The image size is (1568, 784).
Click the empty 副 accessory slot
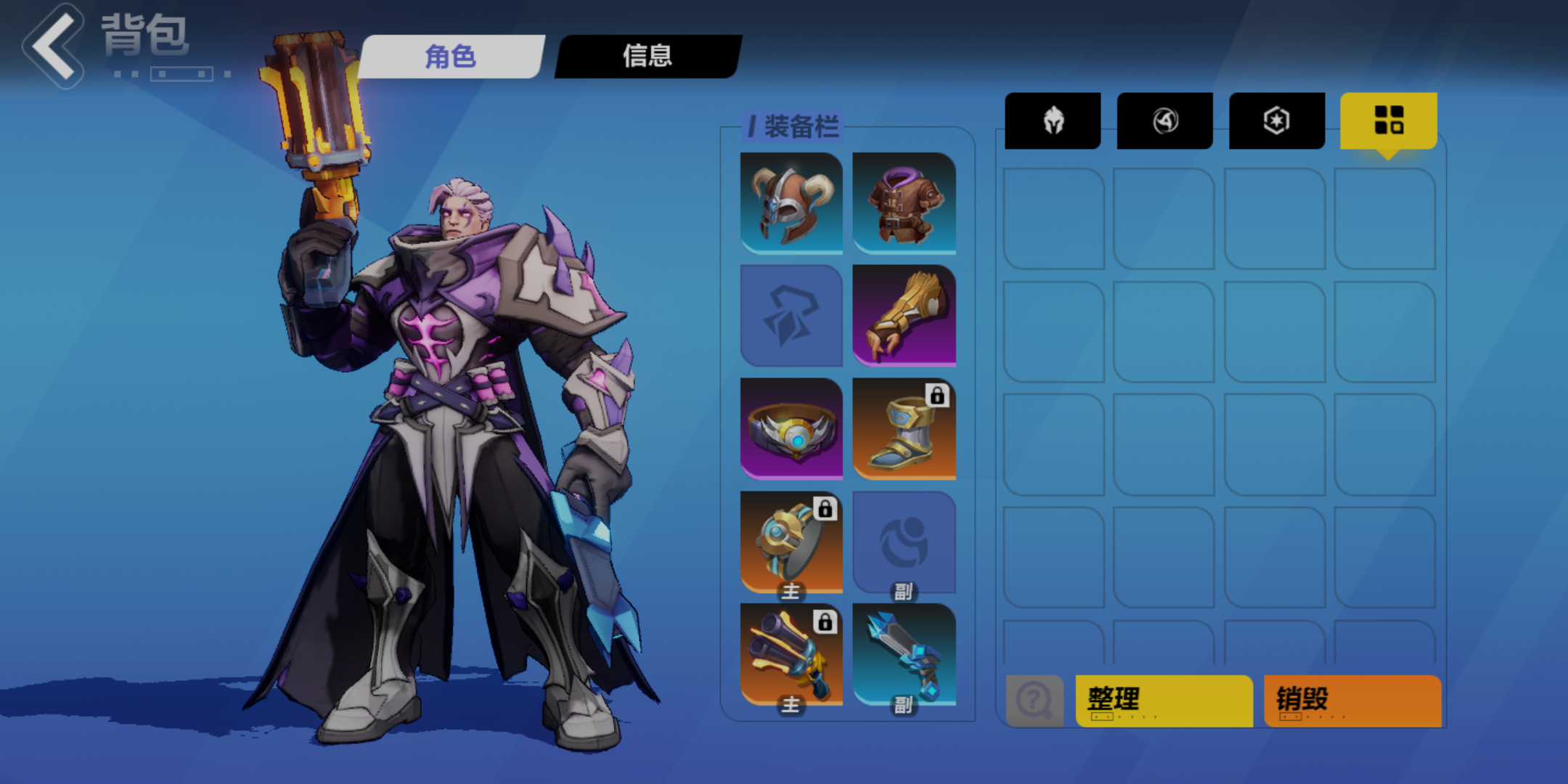coord(904,542)
